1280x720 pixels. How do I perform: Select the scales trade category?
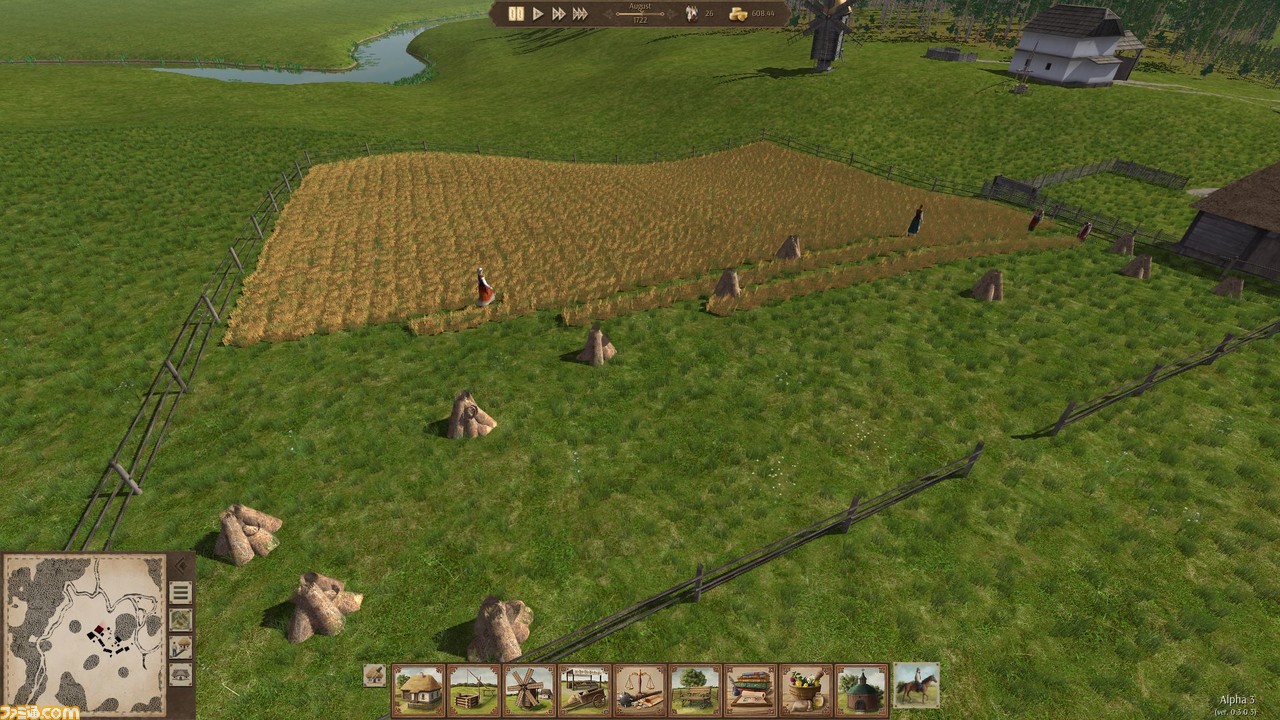point(640,689)
